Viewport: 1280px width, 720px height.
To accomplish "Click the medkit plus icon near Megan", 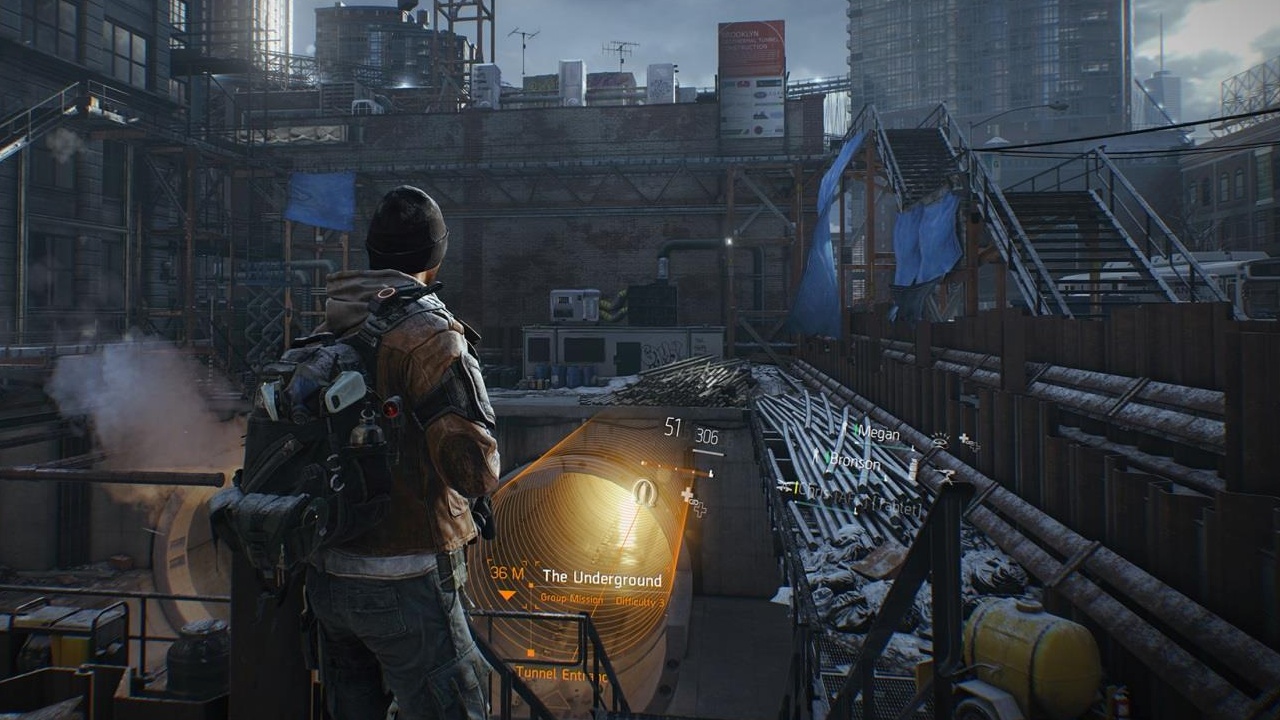I will [x=967, y=440].
